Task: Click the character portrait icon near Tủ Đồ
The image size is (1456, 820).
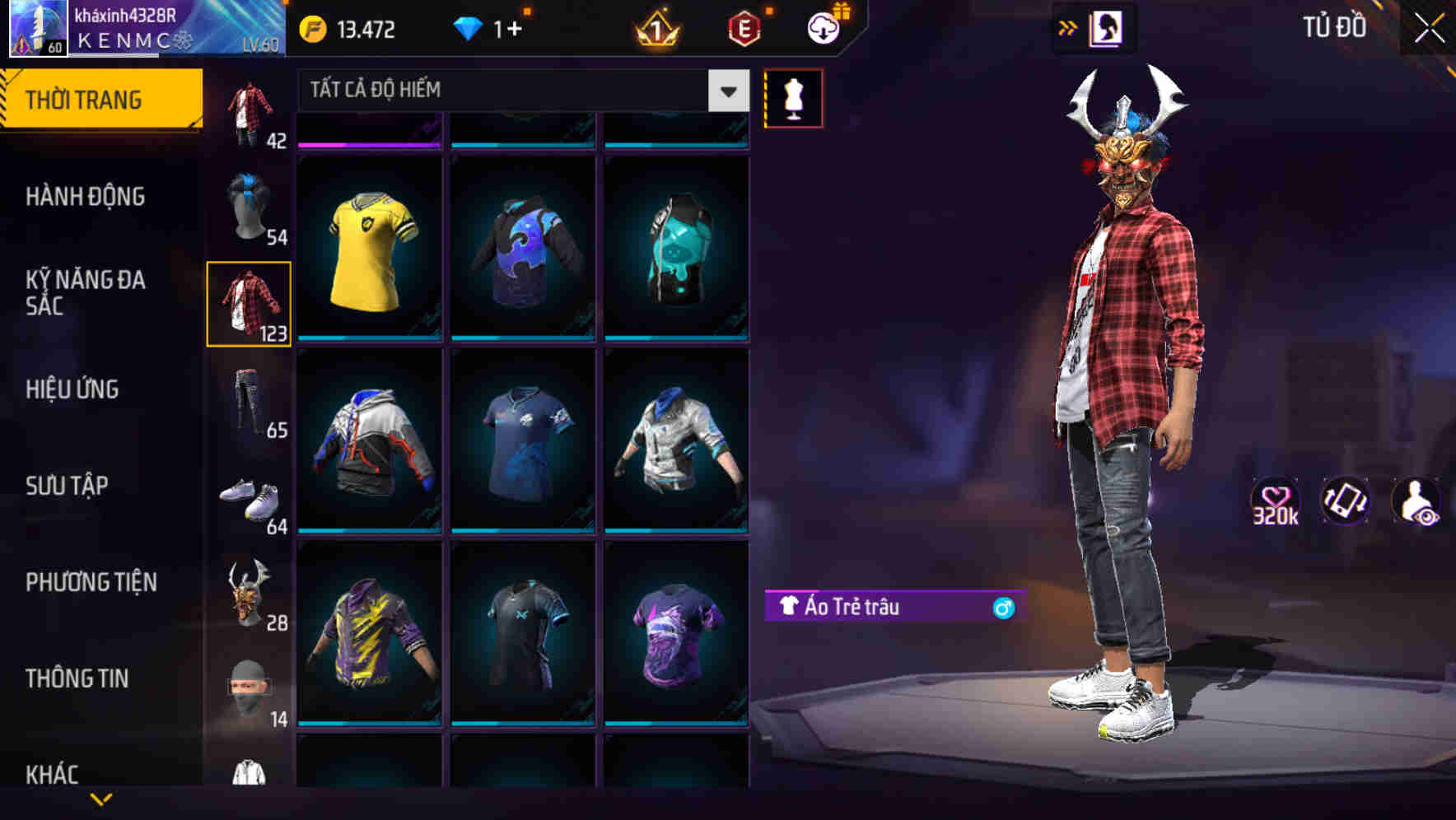Action: (x=1108, y=27)
